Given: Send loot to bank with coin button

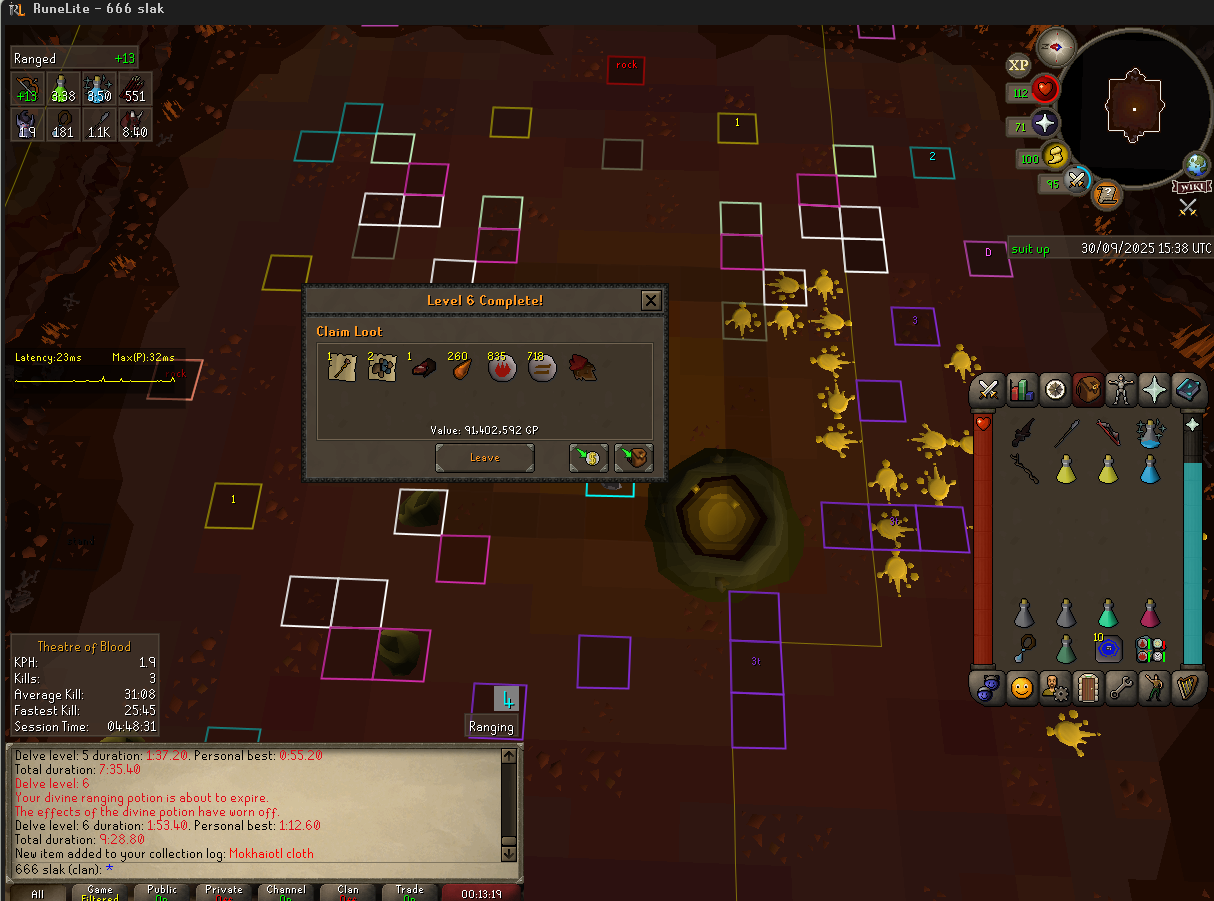Looking at the screenshot, I should (589, 458).
